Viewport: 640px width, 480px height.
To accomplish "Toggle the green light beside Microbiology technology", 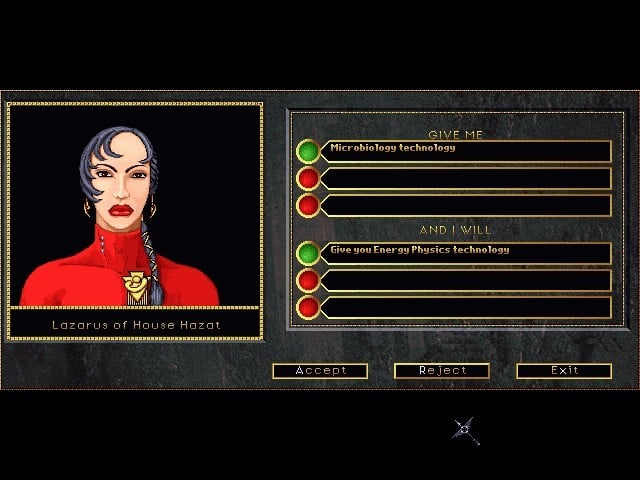I will [308, 151].
